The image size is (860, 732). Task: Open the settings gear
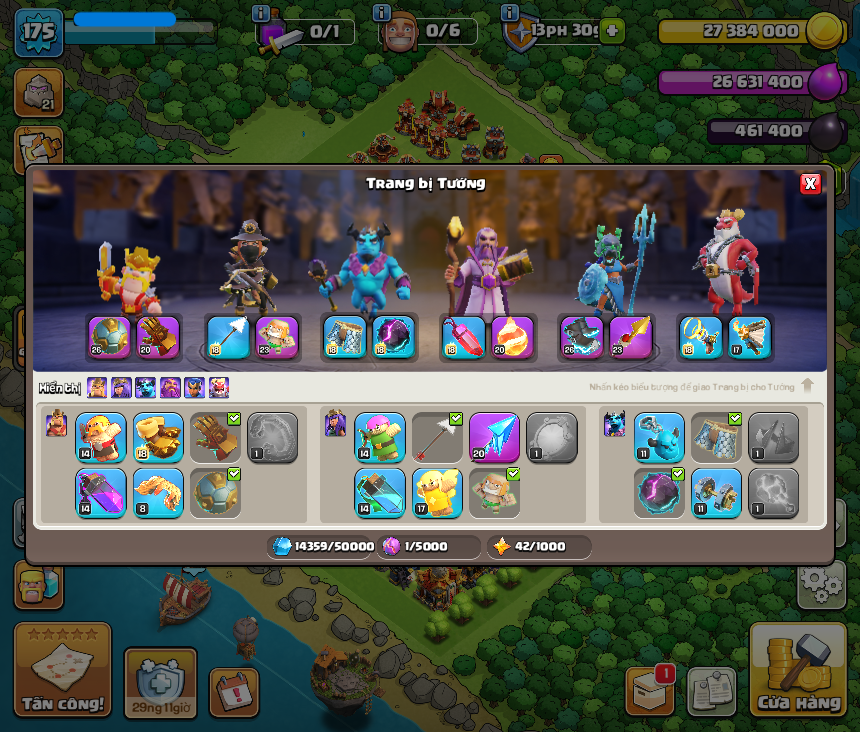pyautogui.click(x=821, y=583)
